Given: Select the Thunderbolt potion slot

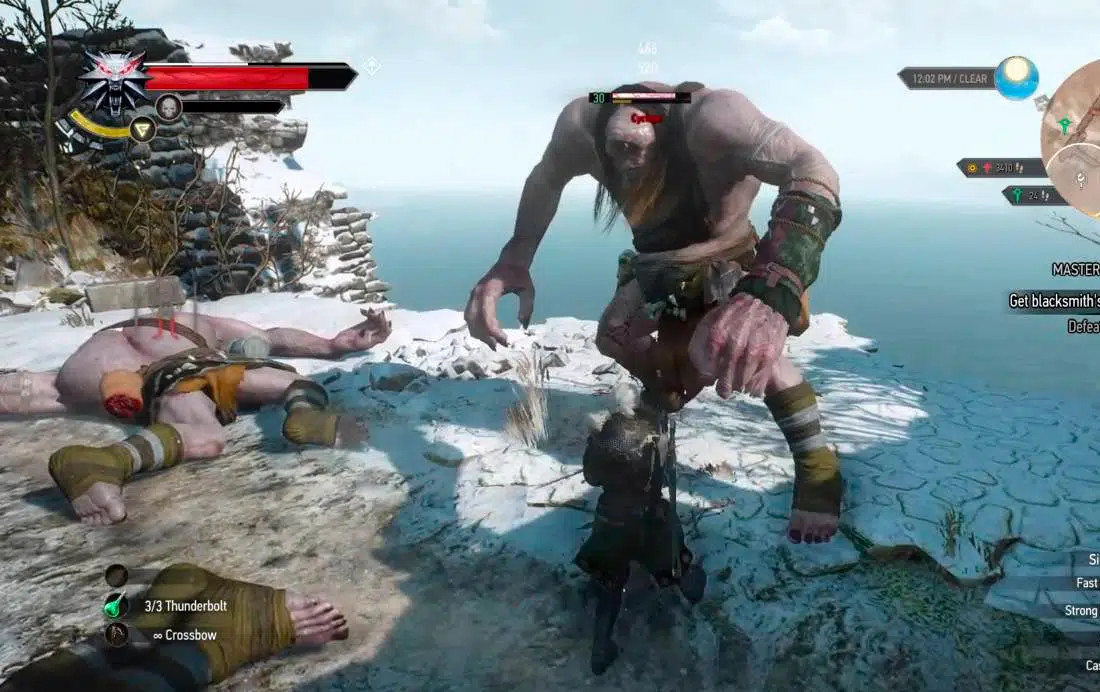Looking at the screenshot, I should 117,606.
